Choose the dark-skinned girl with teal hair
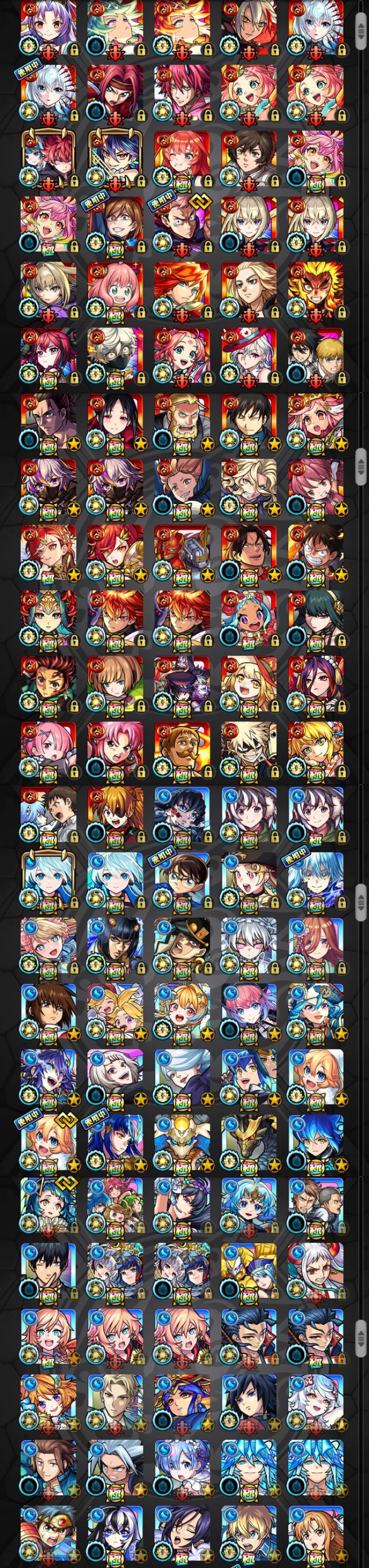369x1568 pixels. click(248, 618)
